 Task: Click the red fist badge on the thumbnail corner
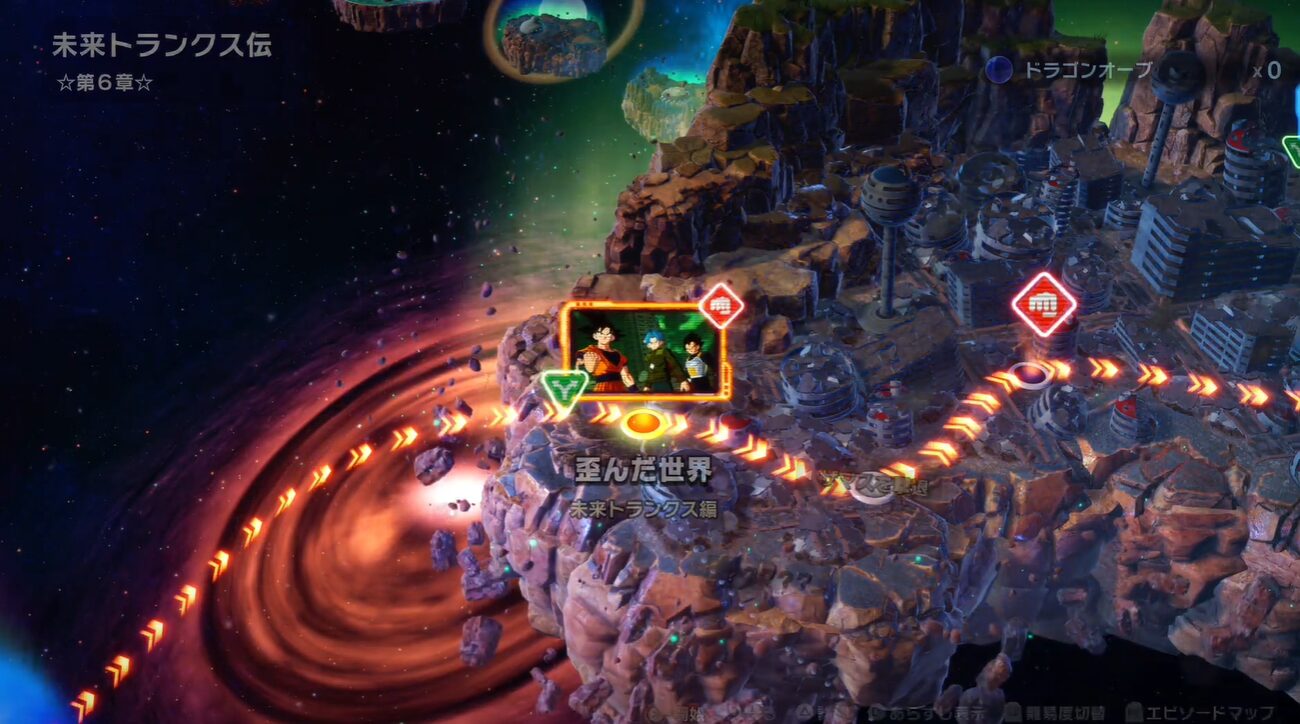tap(720, 305)
